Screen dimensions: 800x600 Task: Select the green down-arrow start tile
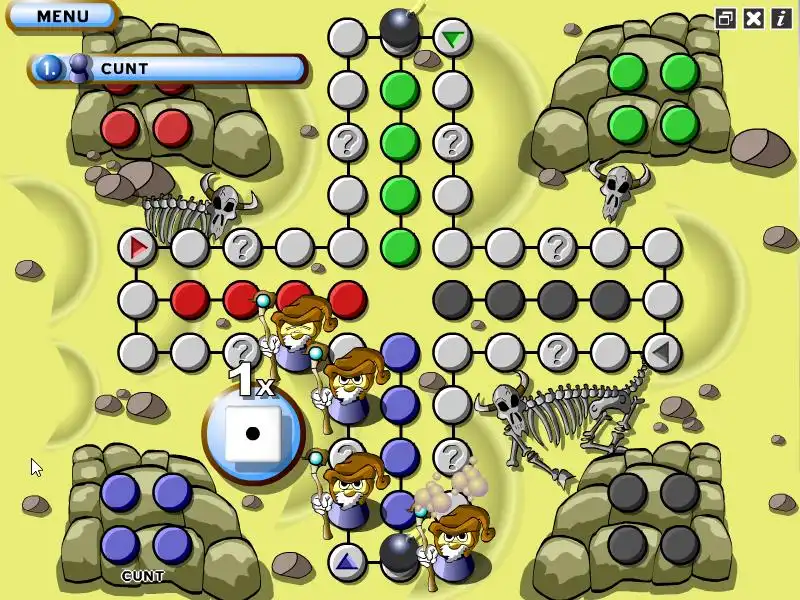tap(453, 38)
